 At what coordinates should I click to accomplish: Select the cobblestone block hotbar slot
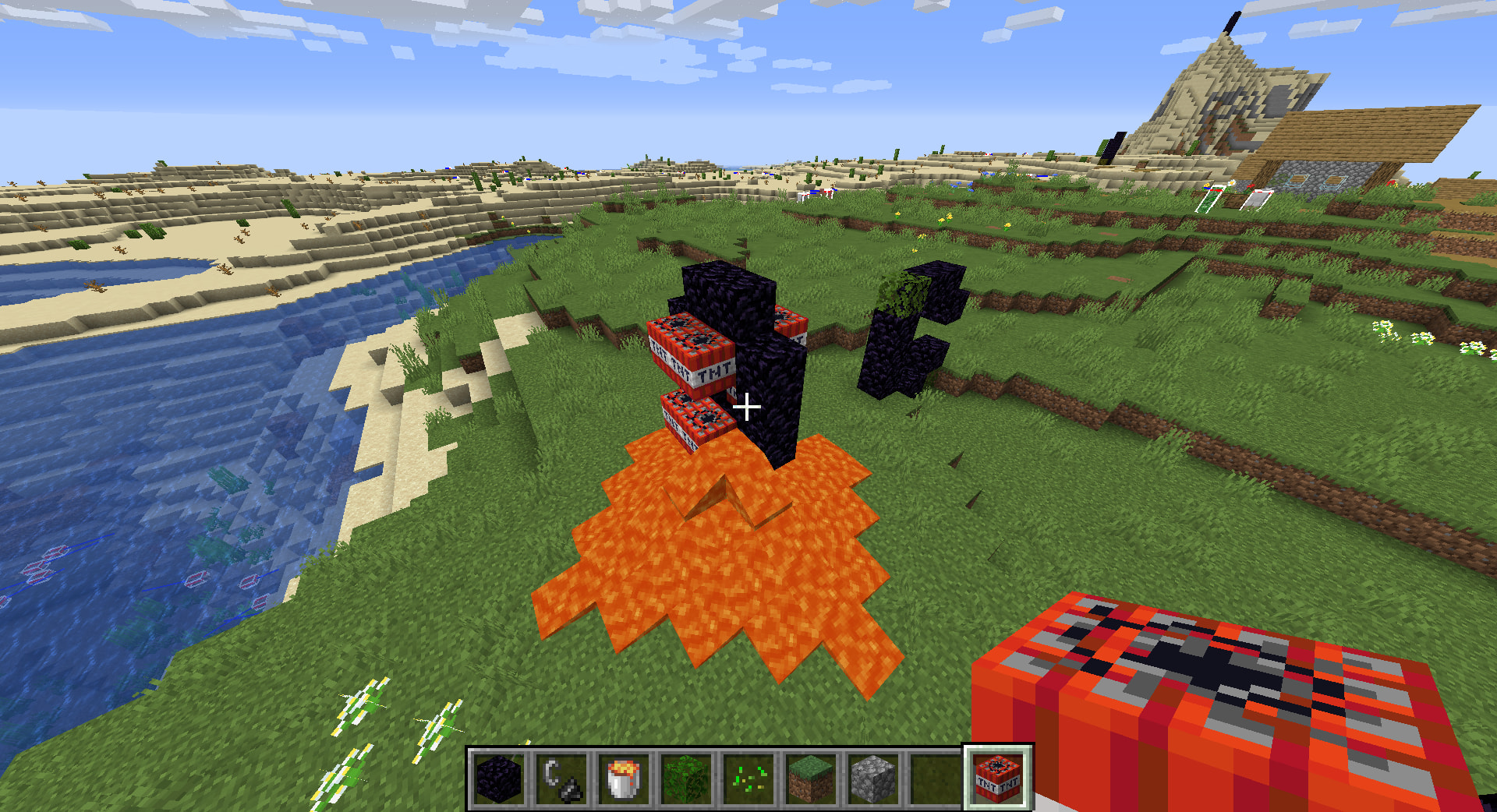[x=873, y=778]
